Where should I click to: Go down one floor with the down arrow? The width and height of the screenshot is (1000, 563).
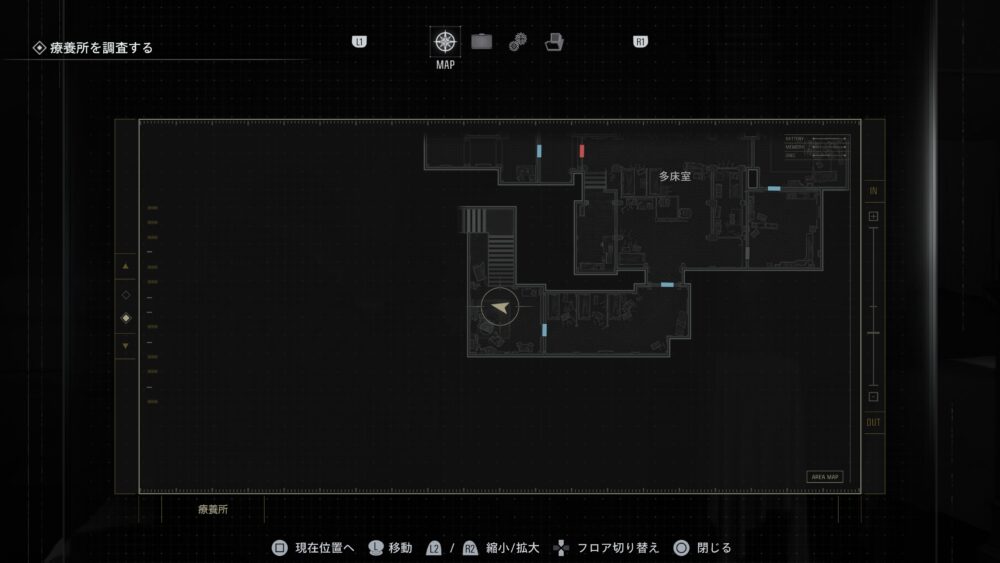click(x=125, y=346)
